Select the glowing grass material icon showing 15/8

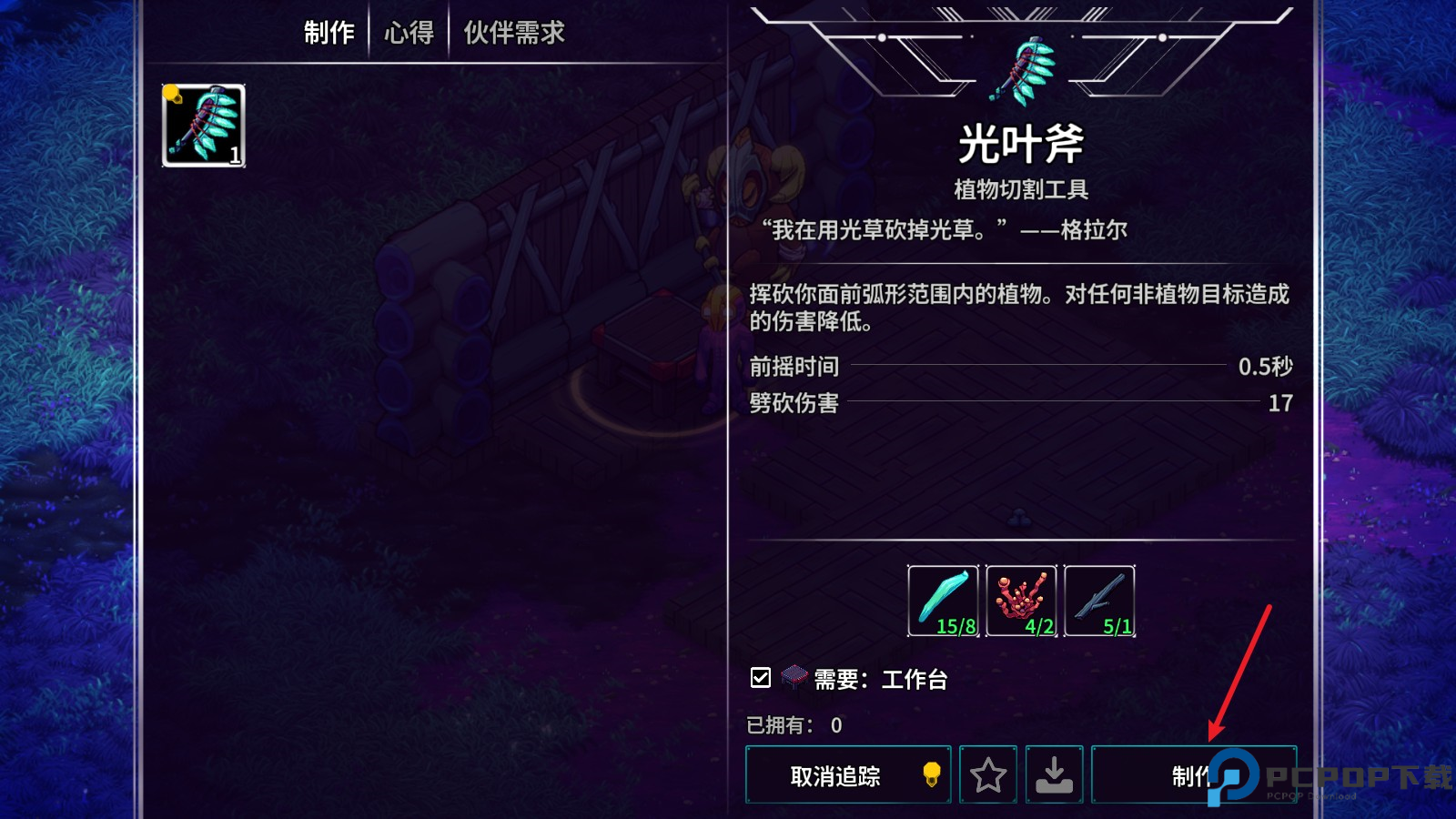point(942,599)
